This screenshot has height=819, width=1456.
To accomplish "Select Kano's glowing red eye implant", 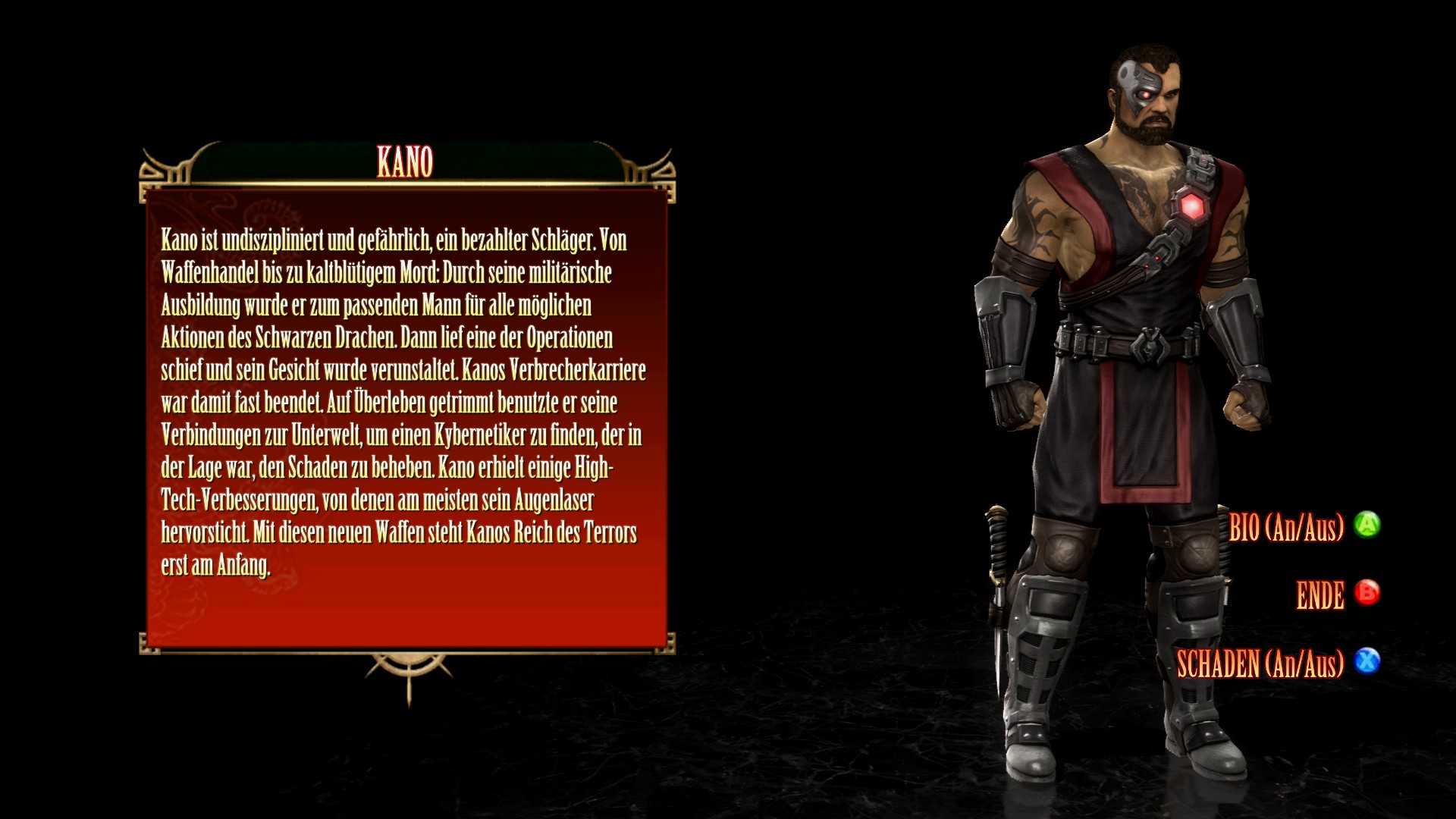I will click(1146, 94).
